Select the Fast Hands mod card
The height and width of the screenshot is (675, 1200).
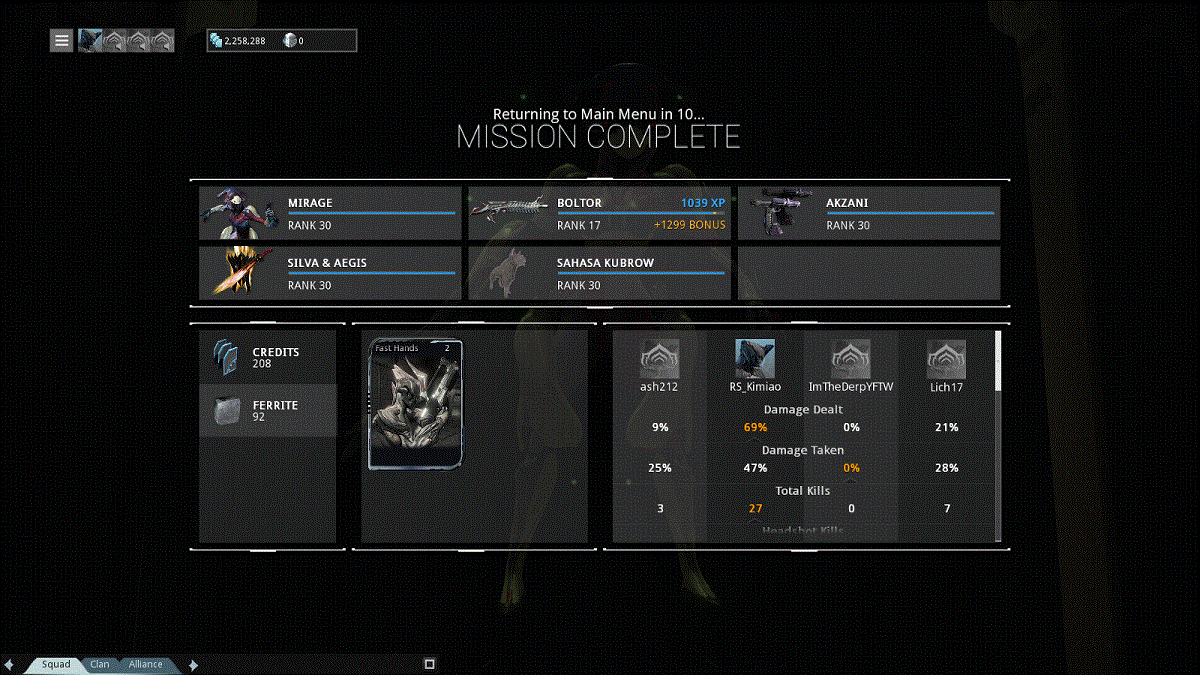416,404
